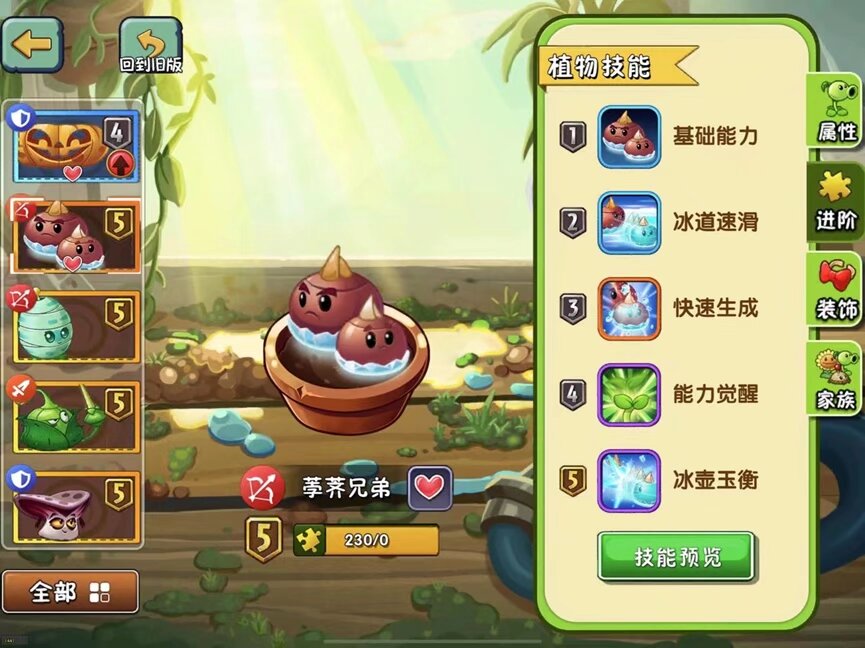
Task: Select the pumpkin plant card
Action: pos(75,147)
